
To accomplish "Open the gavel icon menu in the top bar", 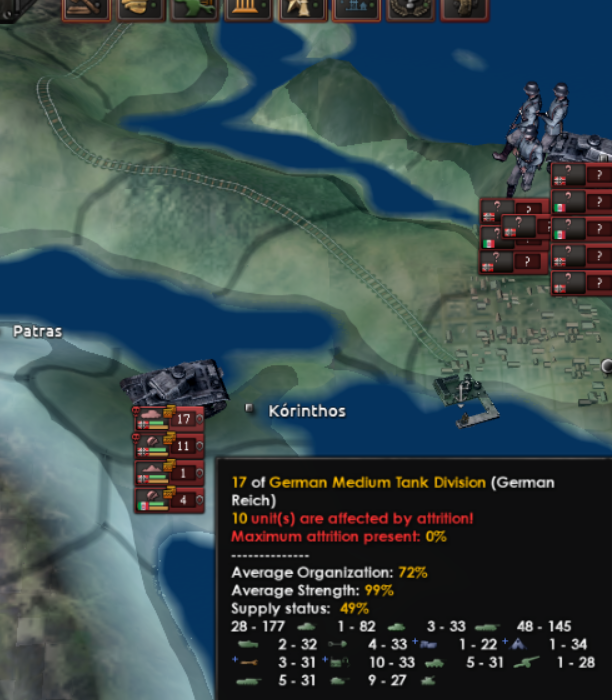I will [x=86, y=9].
